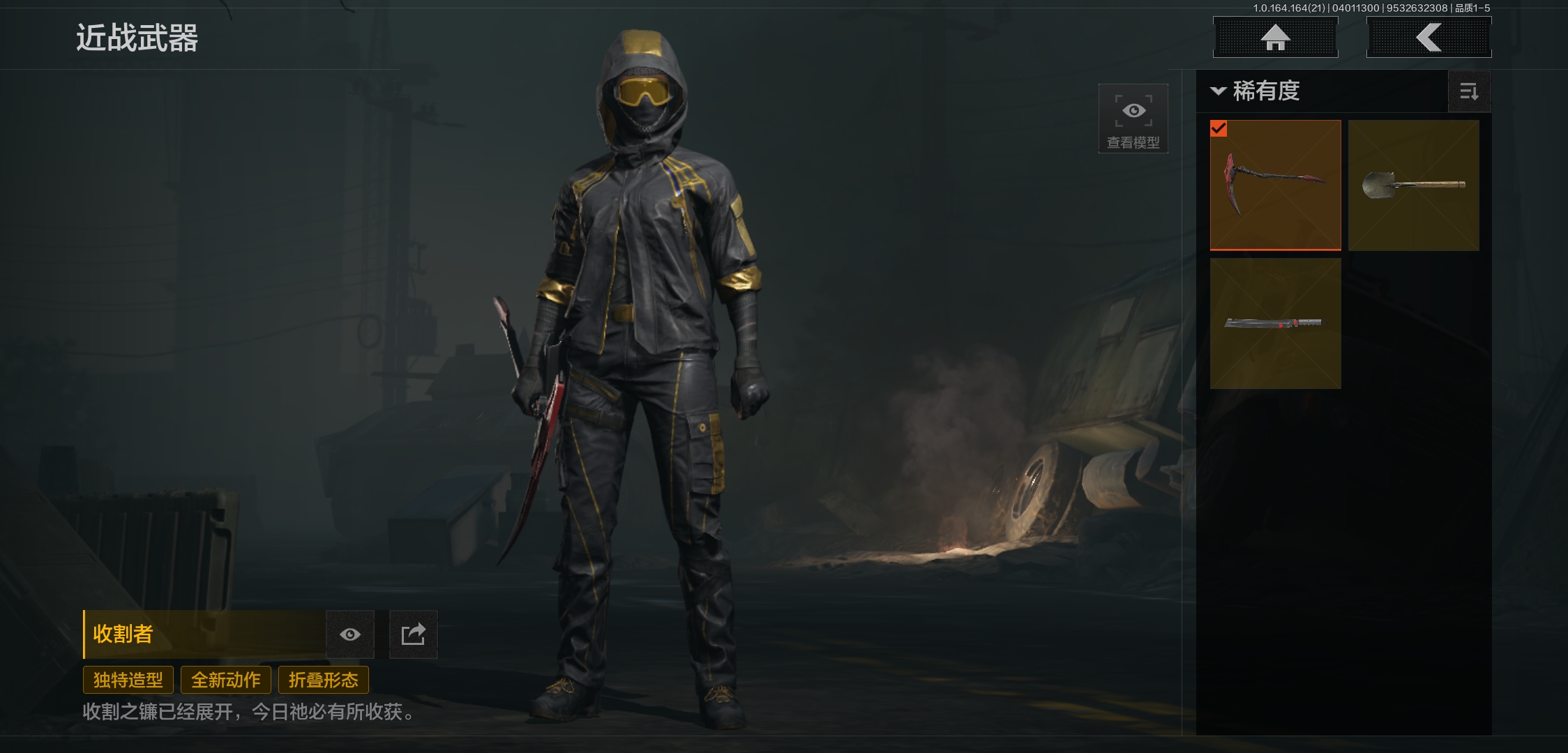
Task: Go back with the arrow button
Action: tap(1428, 38)
